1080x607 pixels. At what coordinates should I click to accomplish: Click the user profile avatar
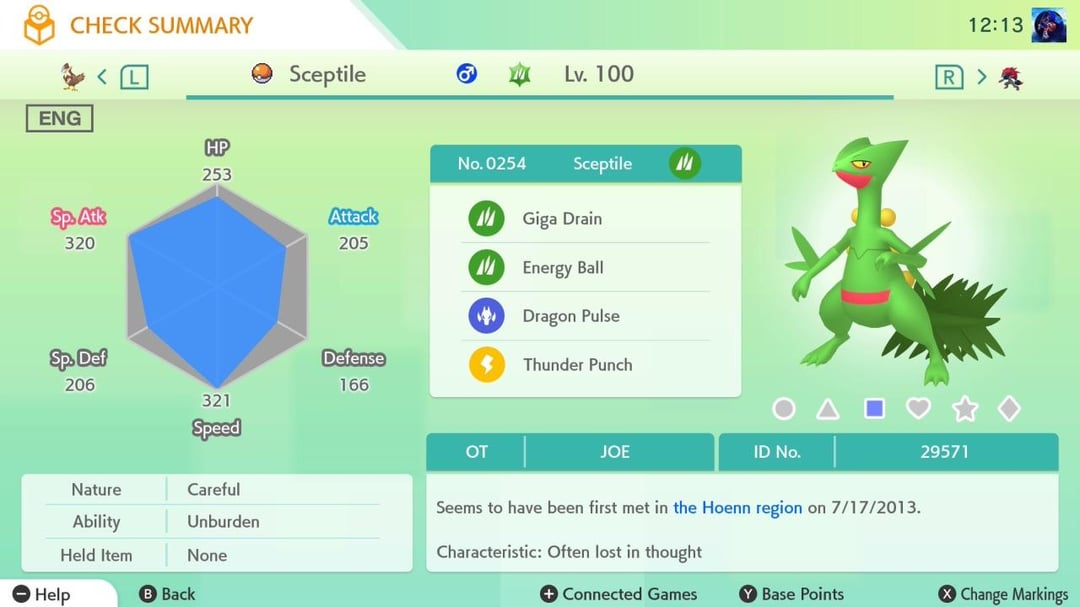(1048, 25)
